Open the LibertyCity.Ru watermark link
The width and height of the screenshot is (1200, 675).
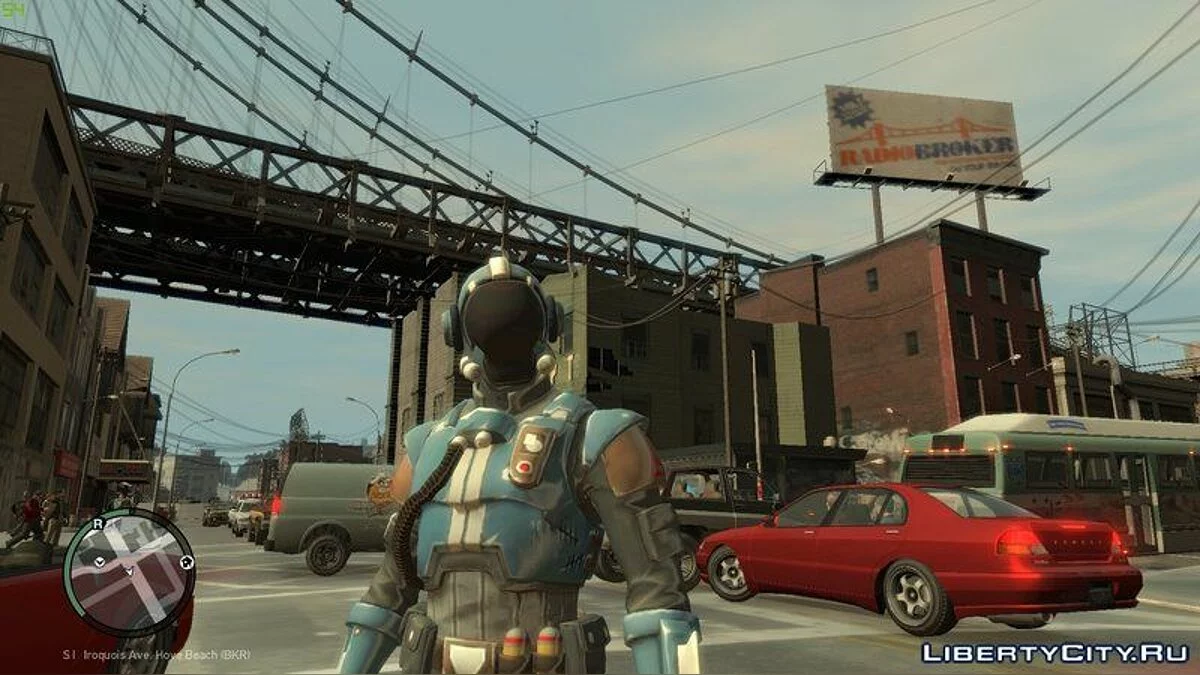[x=1054, y=652]
